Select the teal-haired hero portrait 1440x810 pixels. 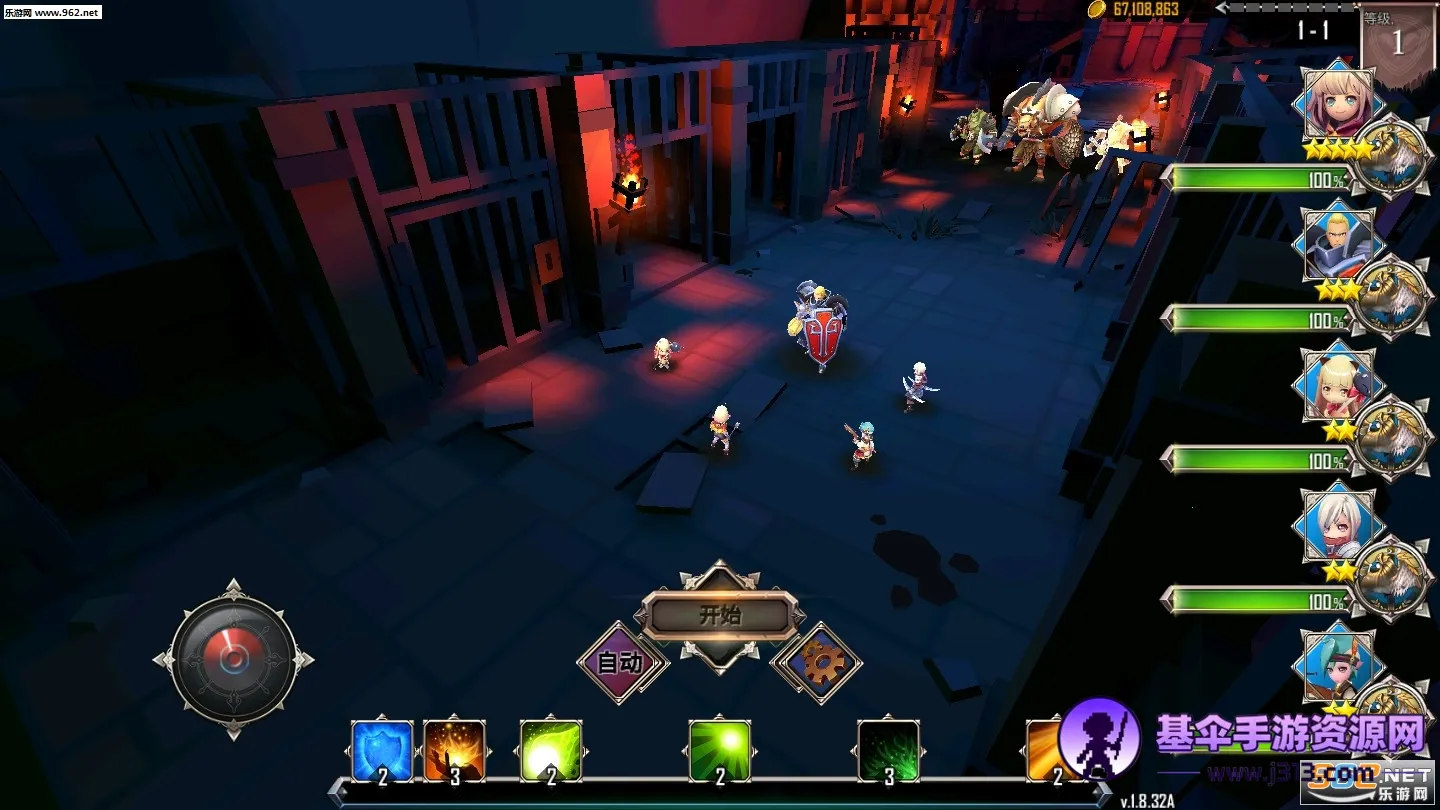pyautogui.click(x=1339, y=665)
